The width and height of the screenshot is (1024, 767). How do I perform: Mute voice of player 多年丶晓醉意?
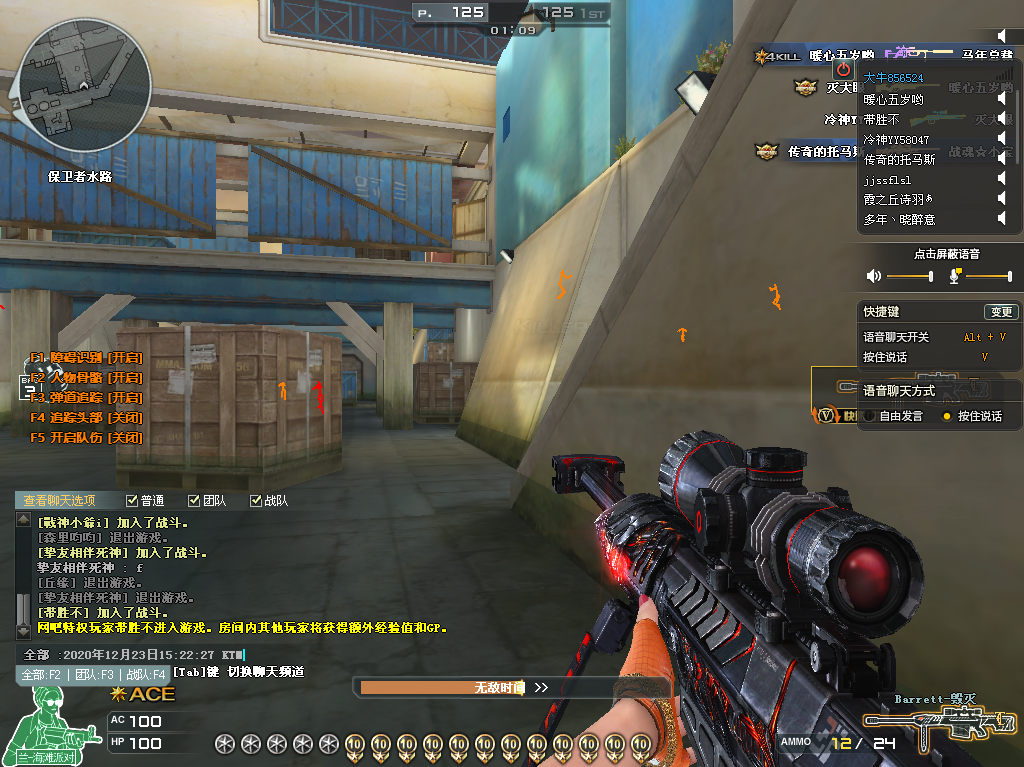pyautogui.click(x=1001, y=220)
